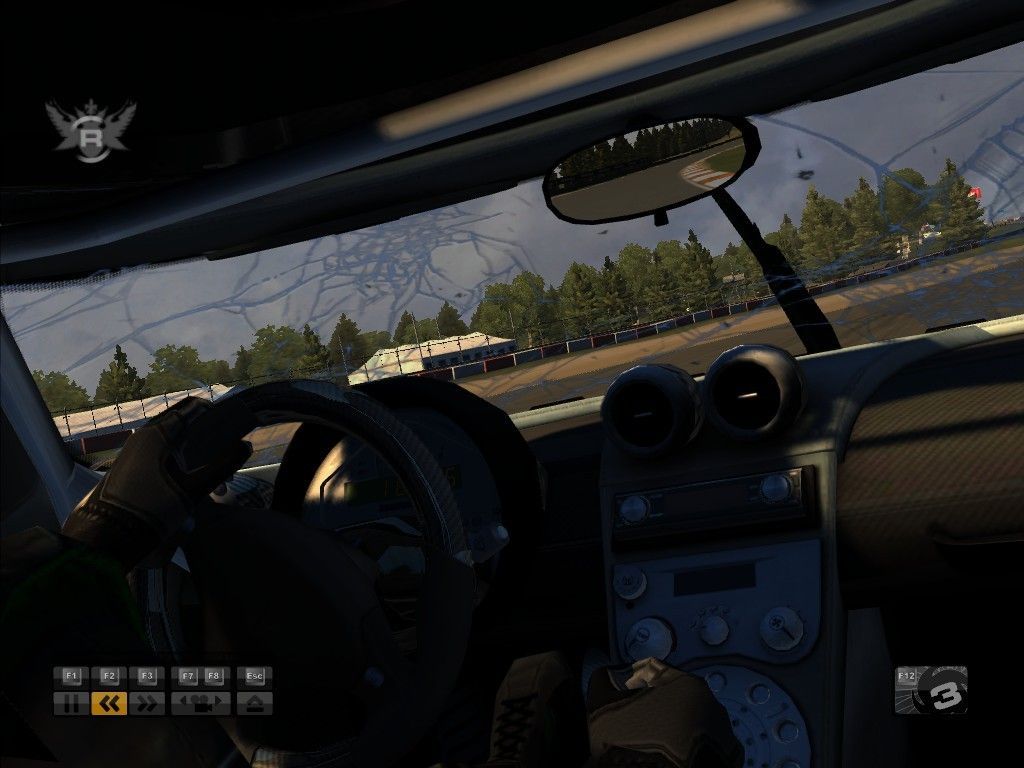Pause the replay playback

coord(71,704)
